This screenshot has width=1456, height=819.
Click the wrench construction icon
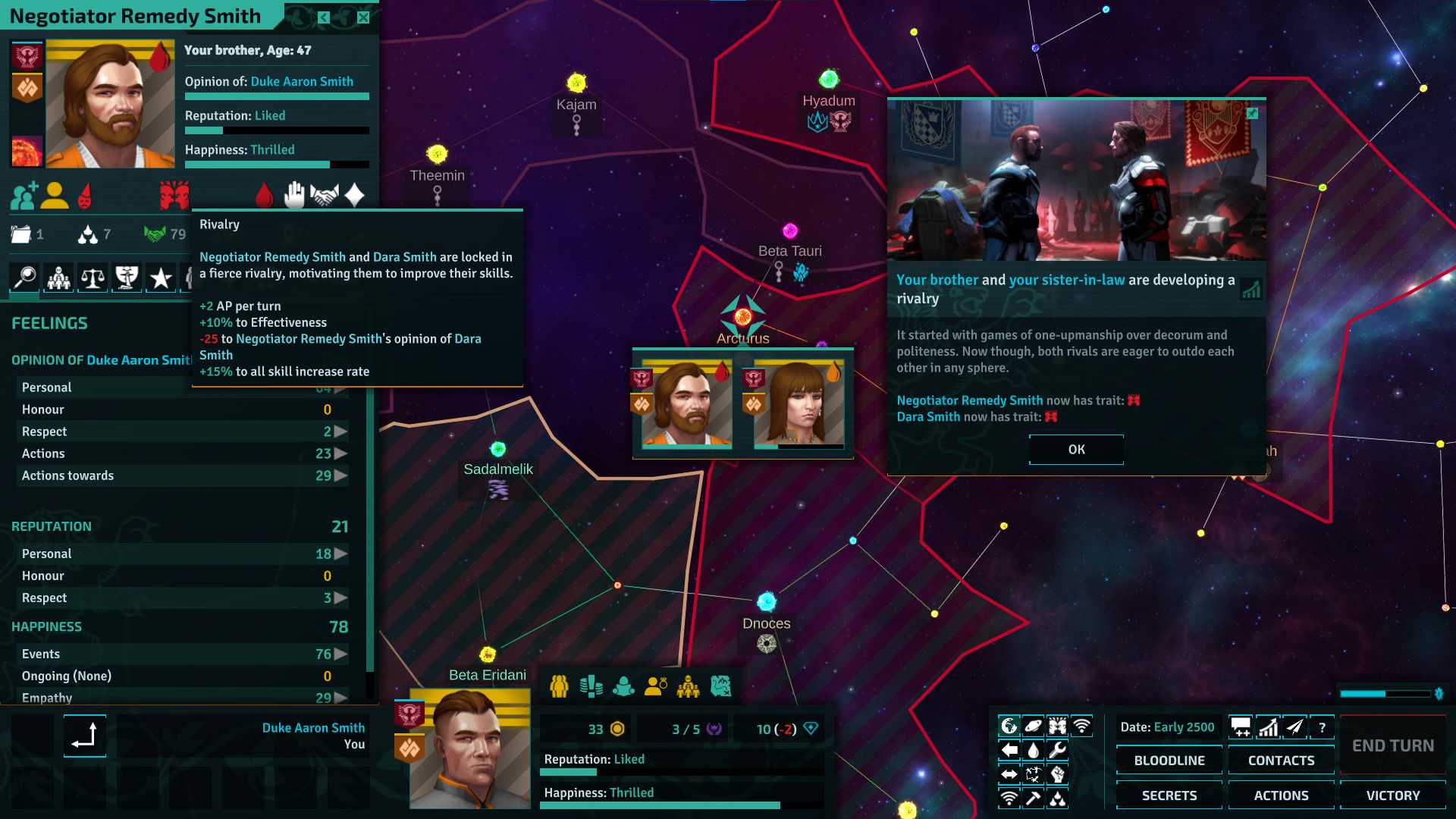pyautogui.click(x=1059, y=749)
